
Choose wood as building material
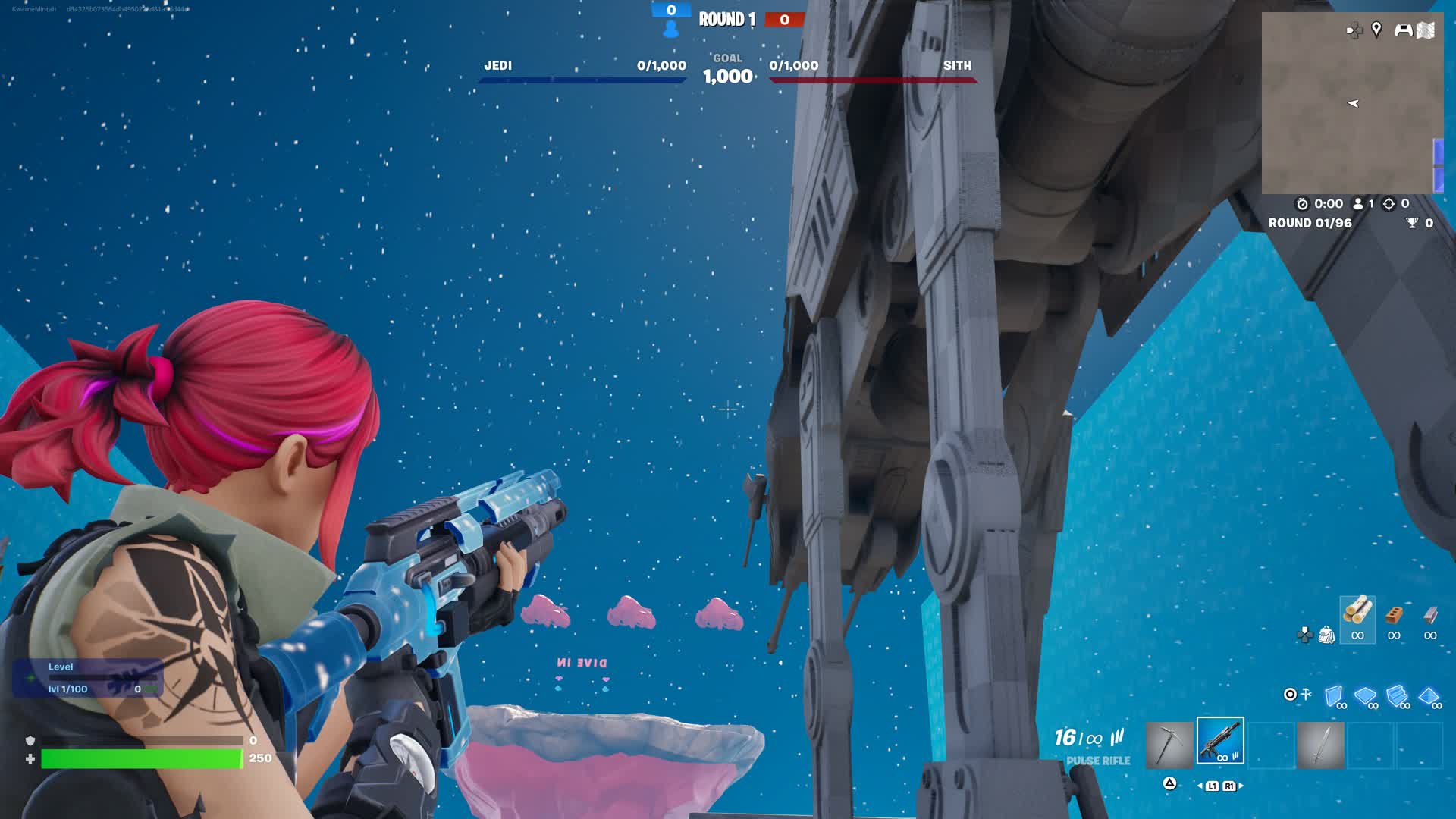1357,615
